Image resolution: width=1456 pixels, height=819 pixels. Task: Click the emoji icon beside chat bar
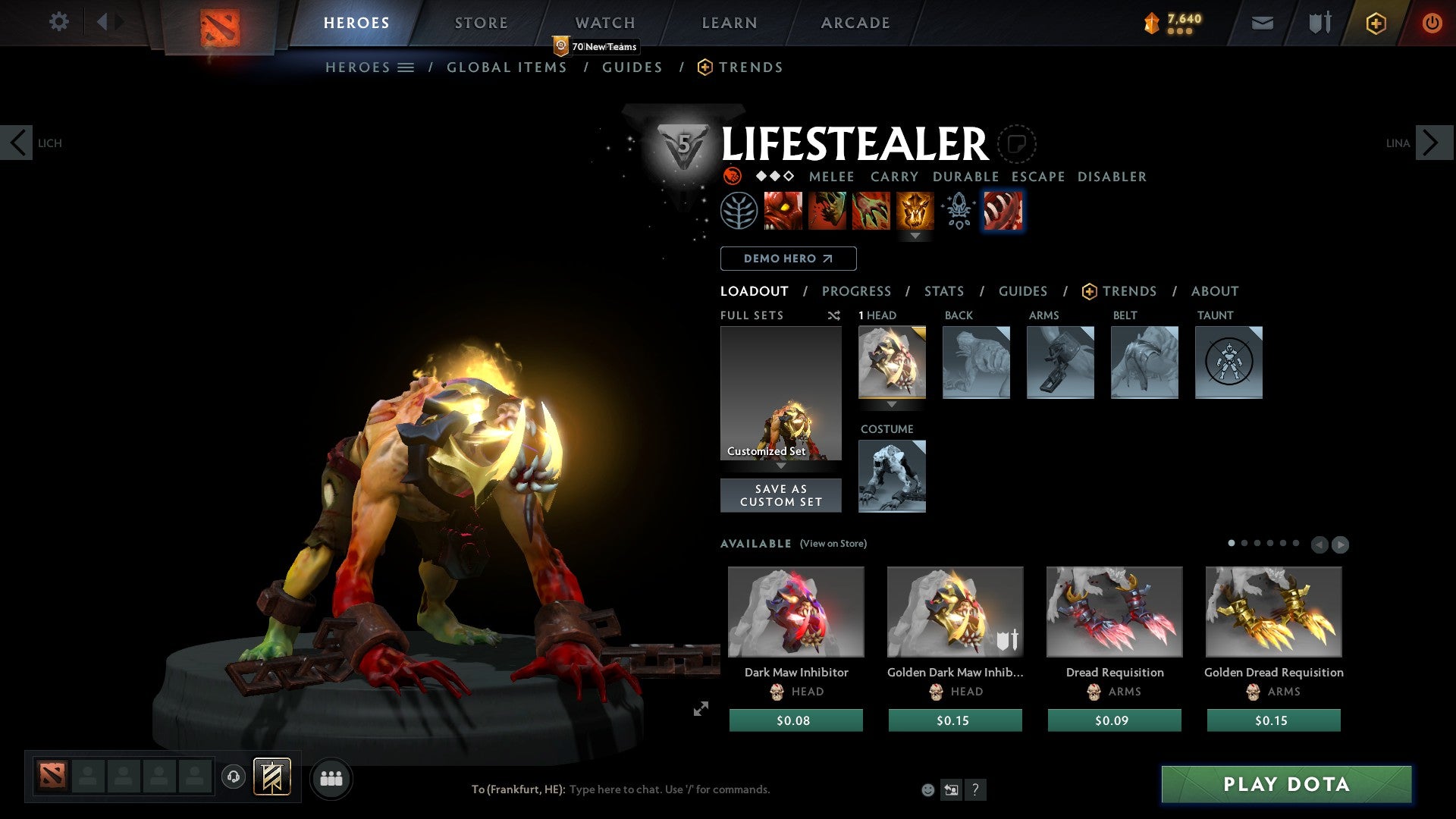(928, 789)
